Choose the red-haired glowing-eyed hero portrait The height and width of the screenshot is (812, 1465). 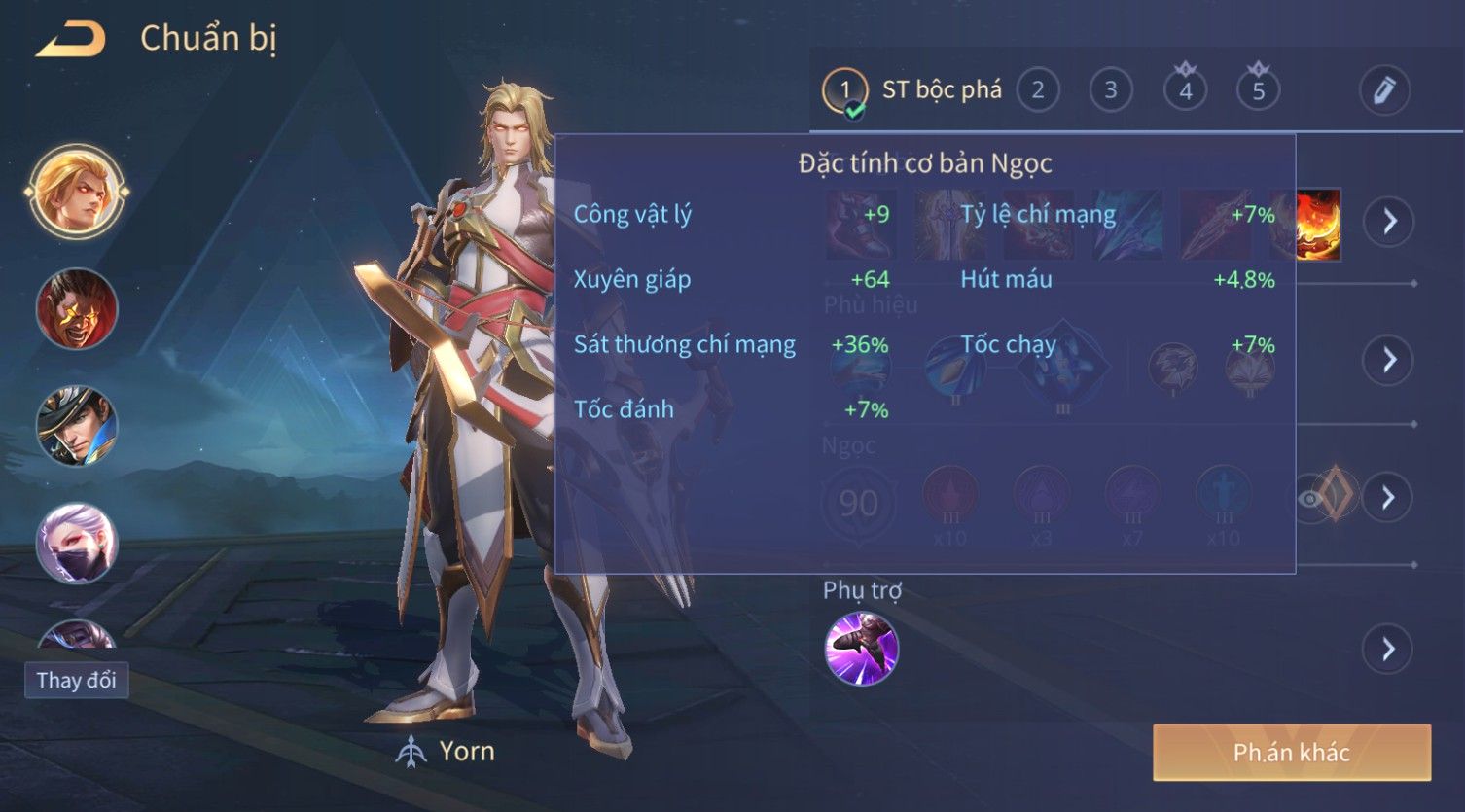coord(76,309)
